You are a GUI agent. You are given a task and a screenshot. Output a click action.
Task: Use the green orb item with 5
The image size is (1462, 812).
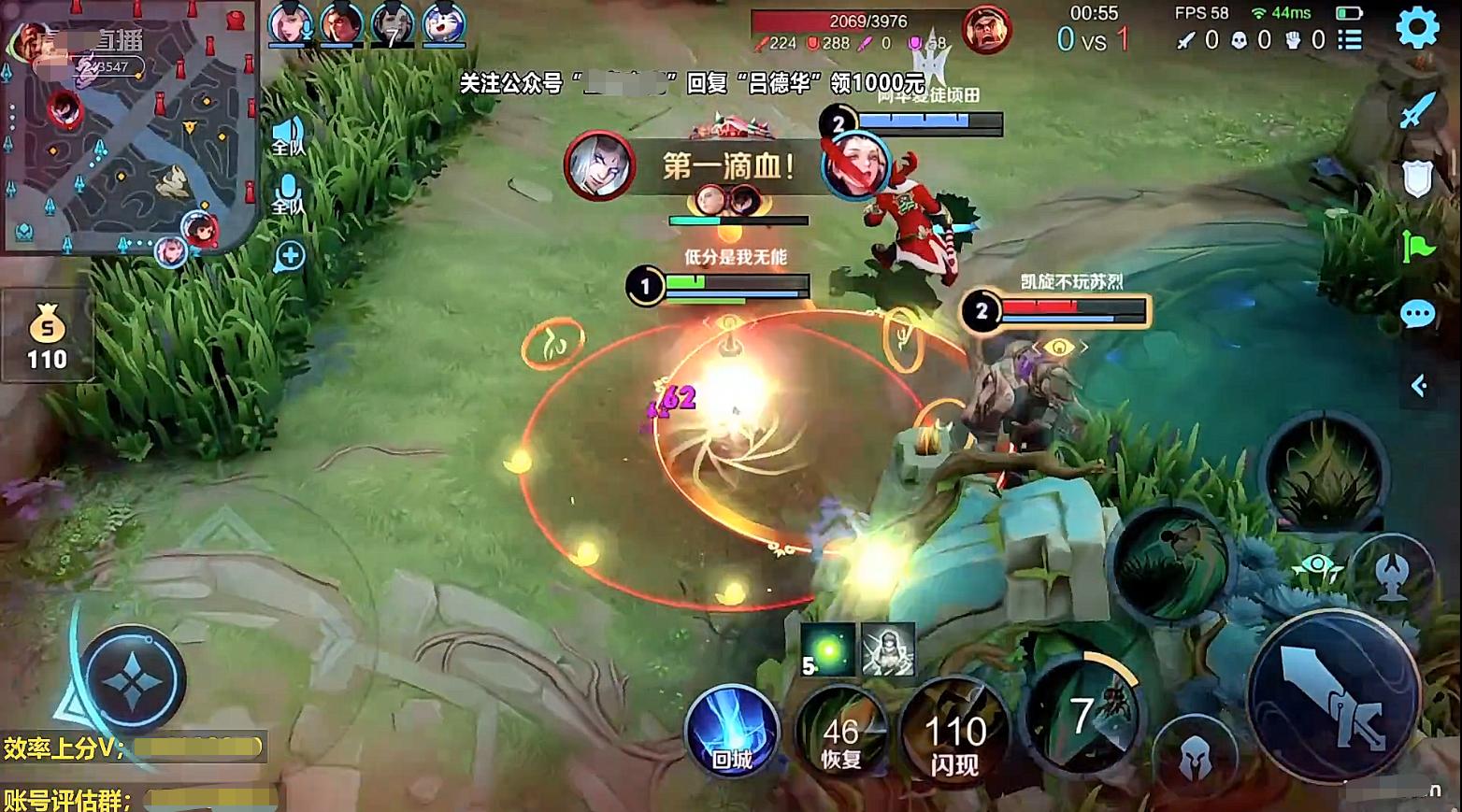827,649
